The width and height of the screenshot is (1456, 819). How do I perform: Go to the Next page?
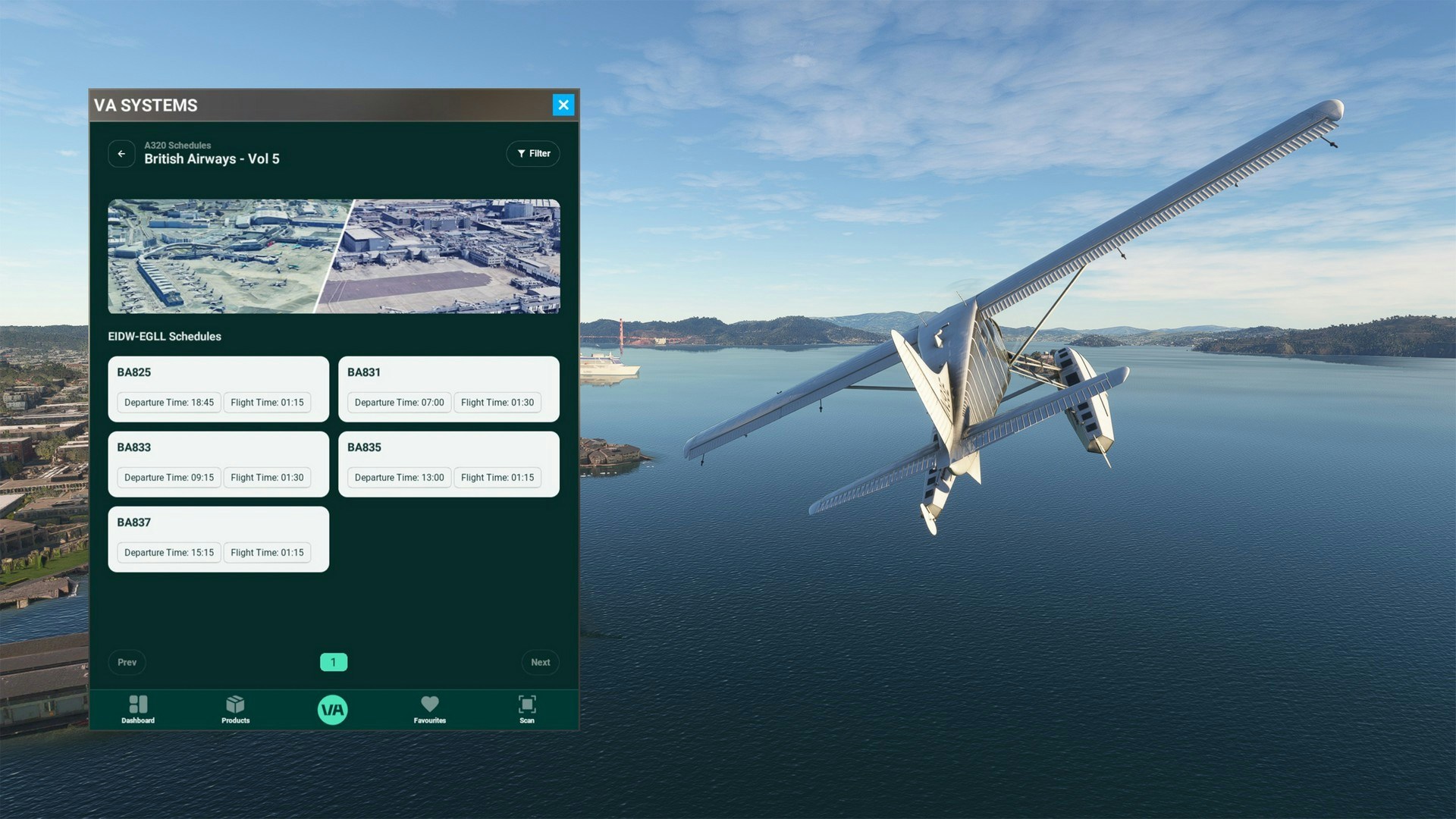(540, 662)
